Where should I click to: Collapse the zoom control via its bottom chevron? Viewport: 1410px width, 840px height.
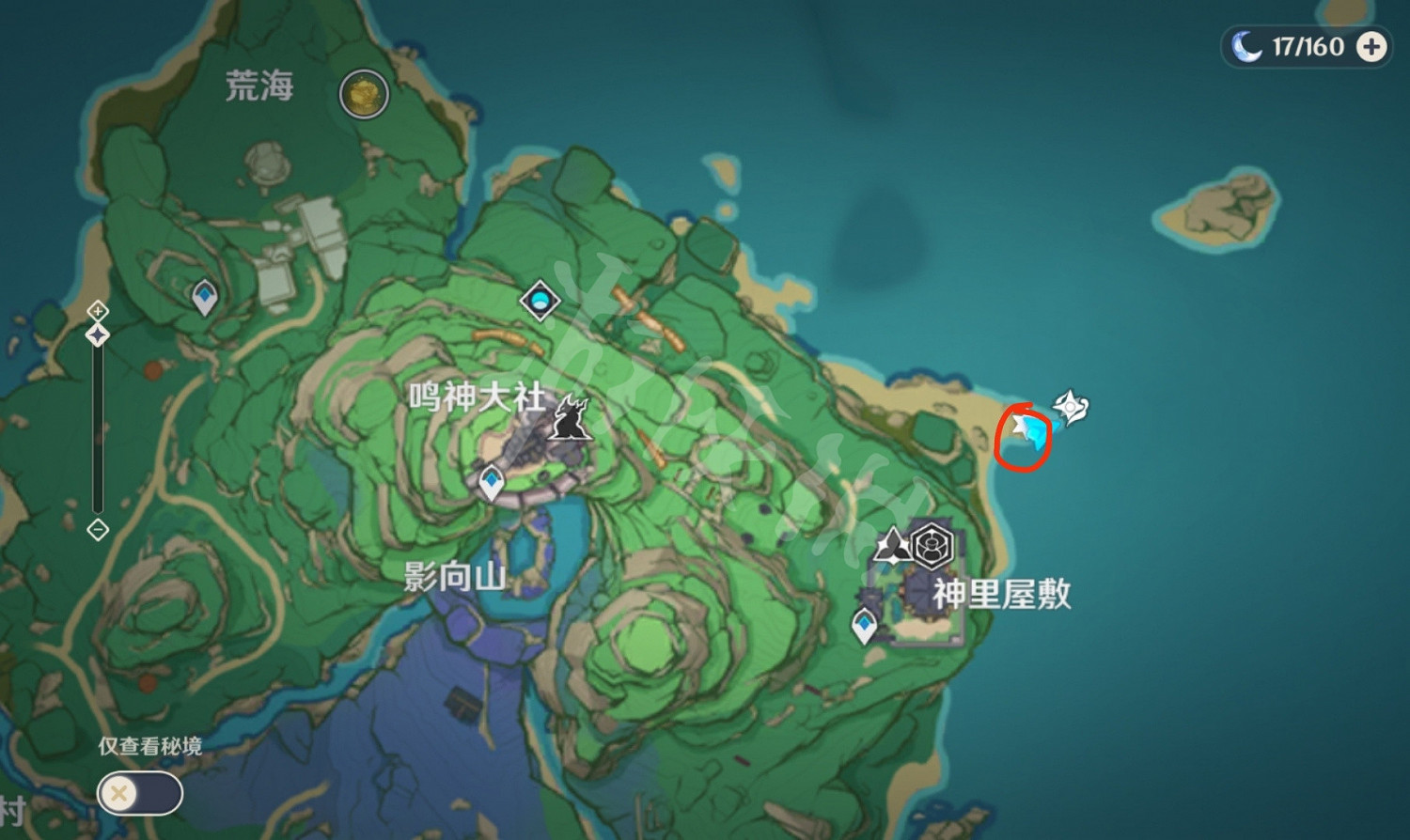[x=97, y=531]
